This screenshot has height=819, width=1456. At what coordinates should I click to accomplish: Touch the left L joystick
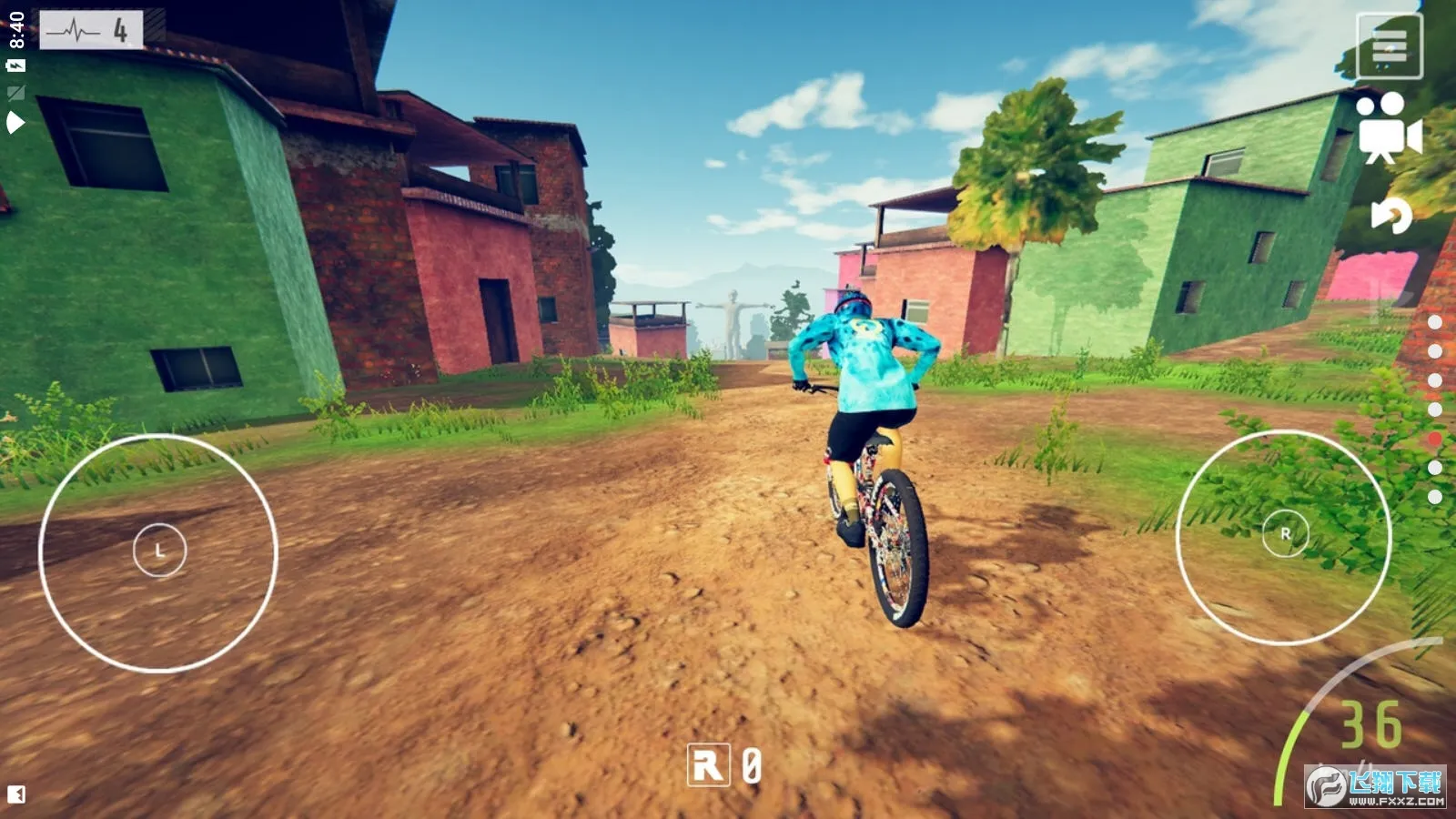pyautogui.click(x=159, y=551)
